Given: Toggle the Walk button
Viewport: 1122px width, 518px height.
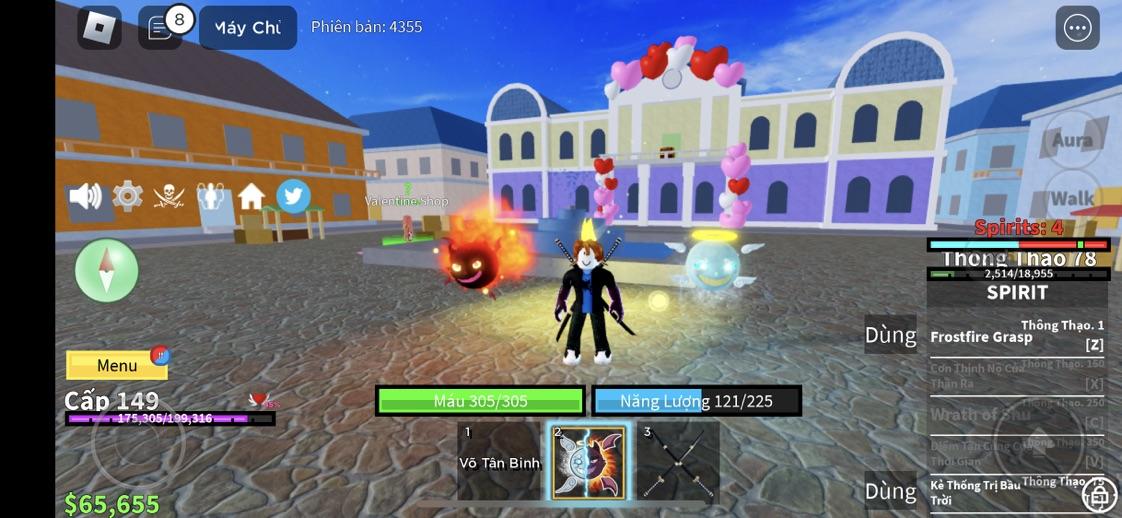Looking at the screenshot, I should (x=1072, y=198).
